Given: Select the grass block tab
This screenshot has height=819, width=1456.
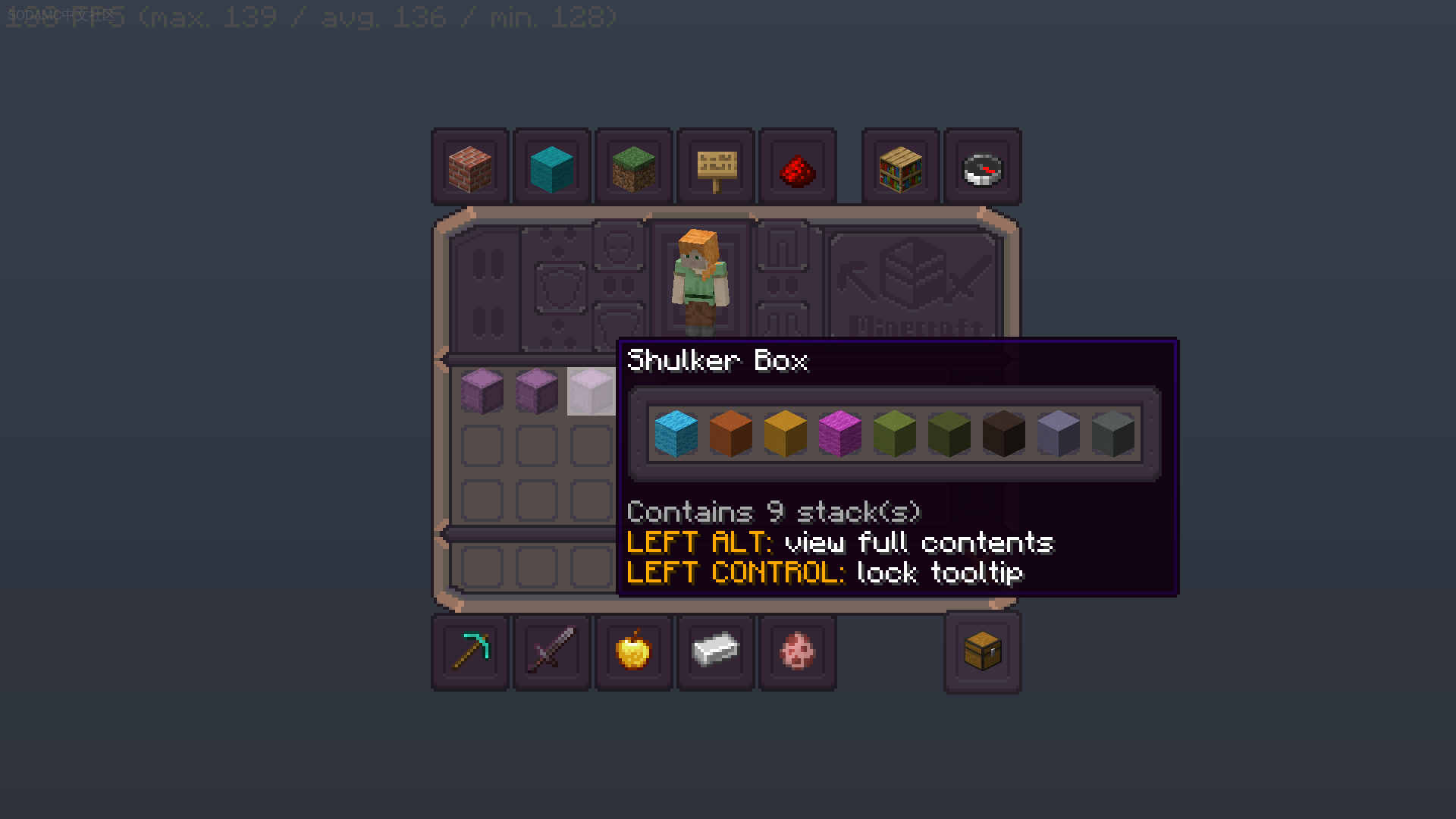Looking at the screenshot, I should [633, 168].
